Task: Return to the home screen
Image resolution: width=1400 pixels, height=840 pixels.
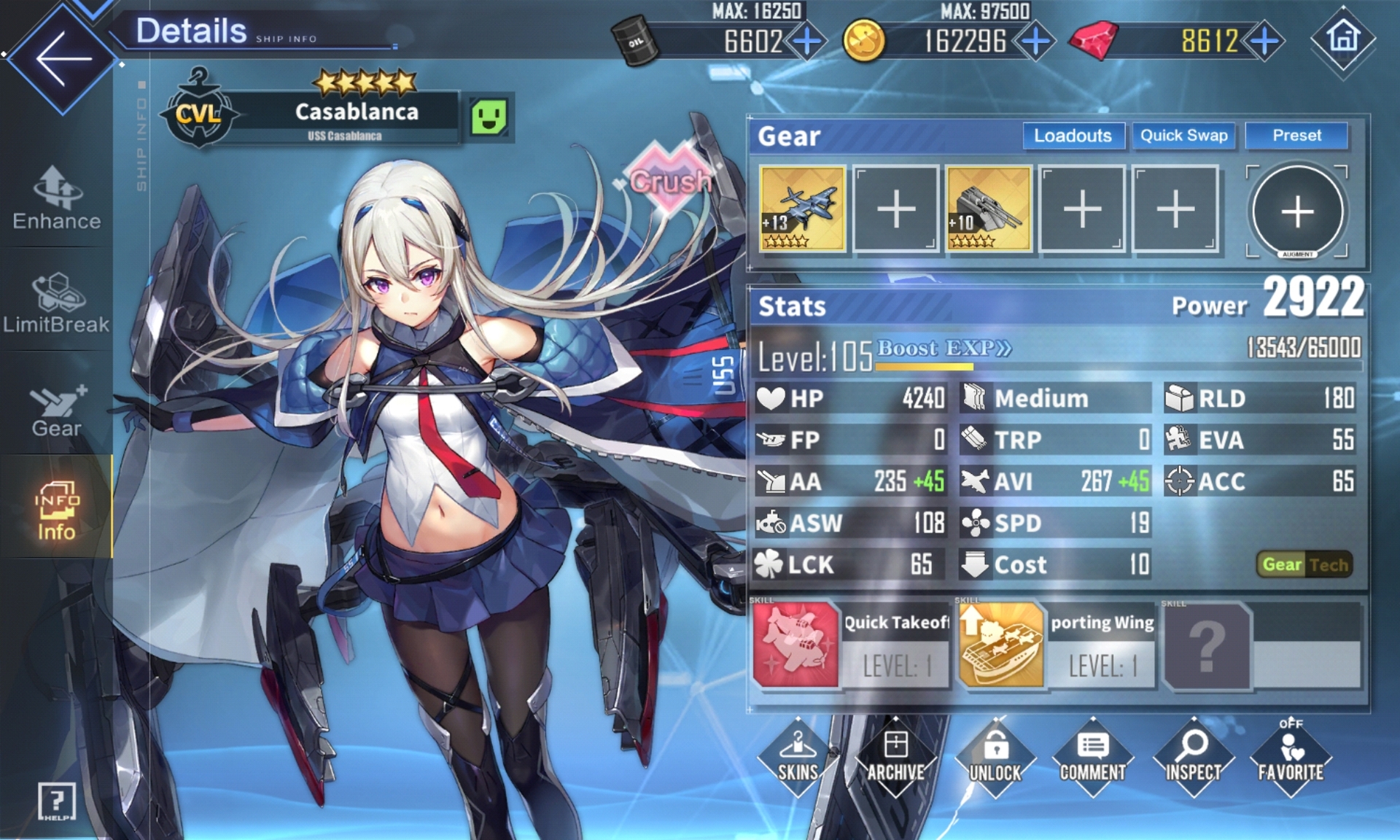Action: (1342, 39)
